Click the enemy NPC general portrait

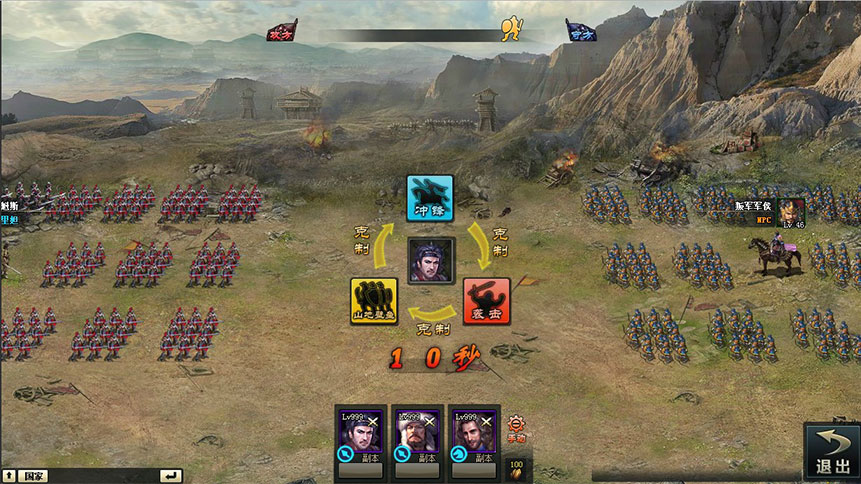pyautogui.click(x=792, y=212)
